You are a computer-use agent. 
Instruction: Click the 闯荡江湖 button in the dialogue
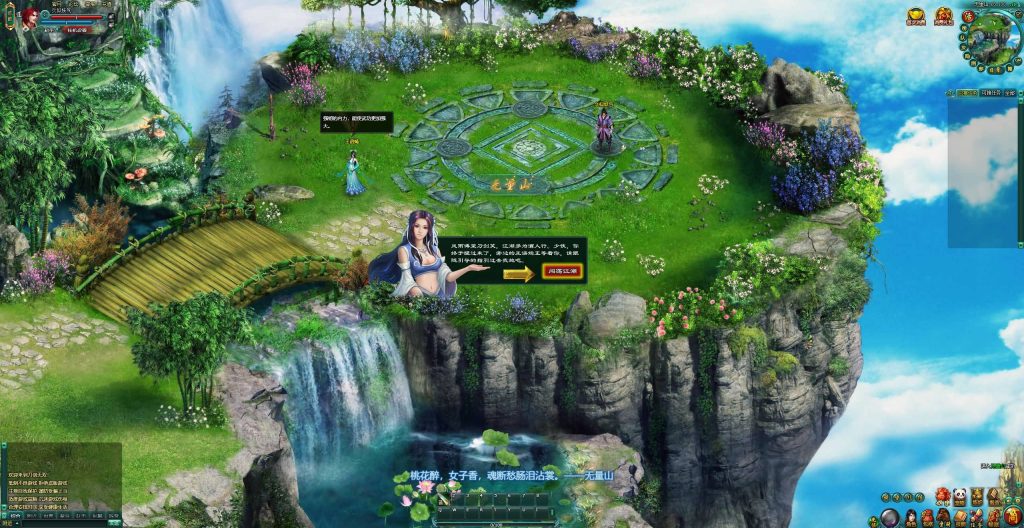(x=563, y=271)
